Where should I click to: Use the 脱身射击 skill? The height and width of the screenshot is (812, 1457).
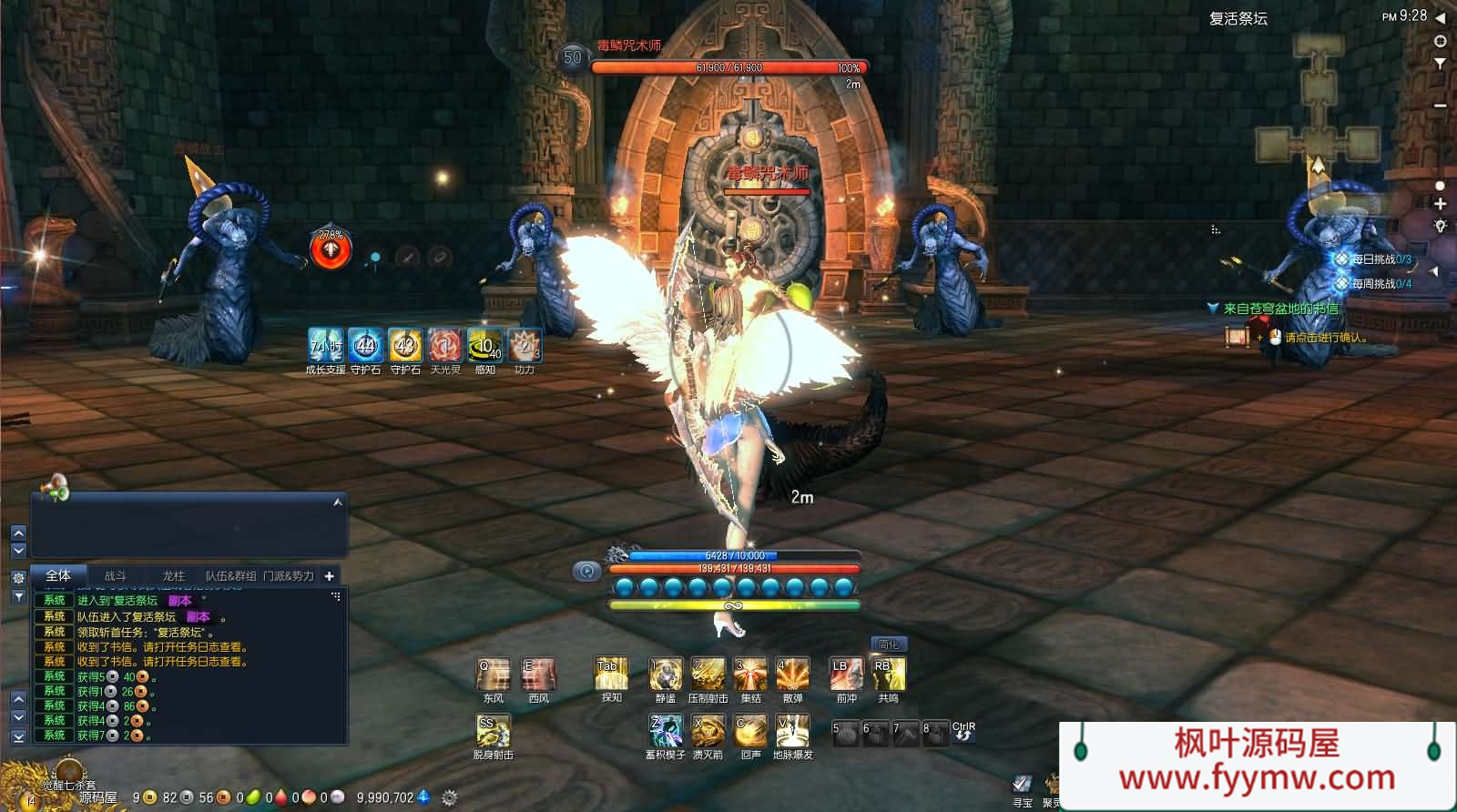[493, 731]
